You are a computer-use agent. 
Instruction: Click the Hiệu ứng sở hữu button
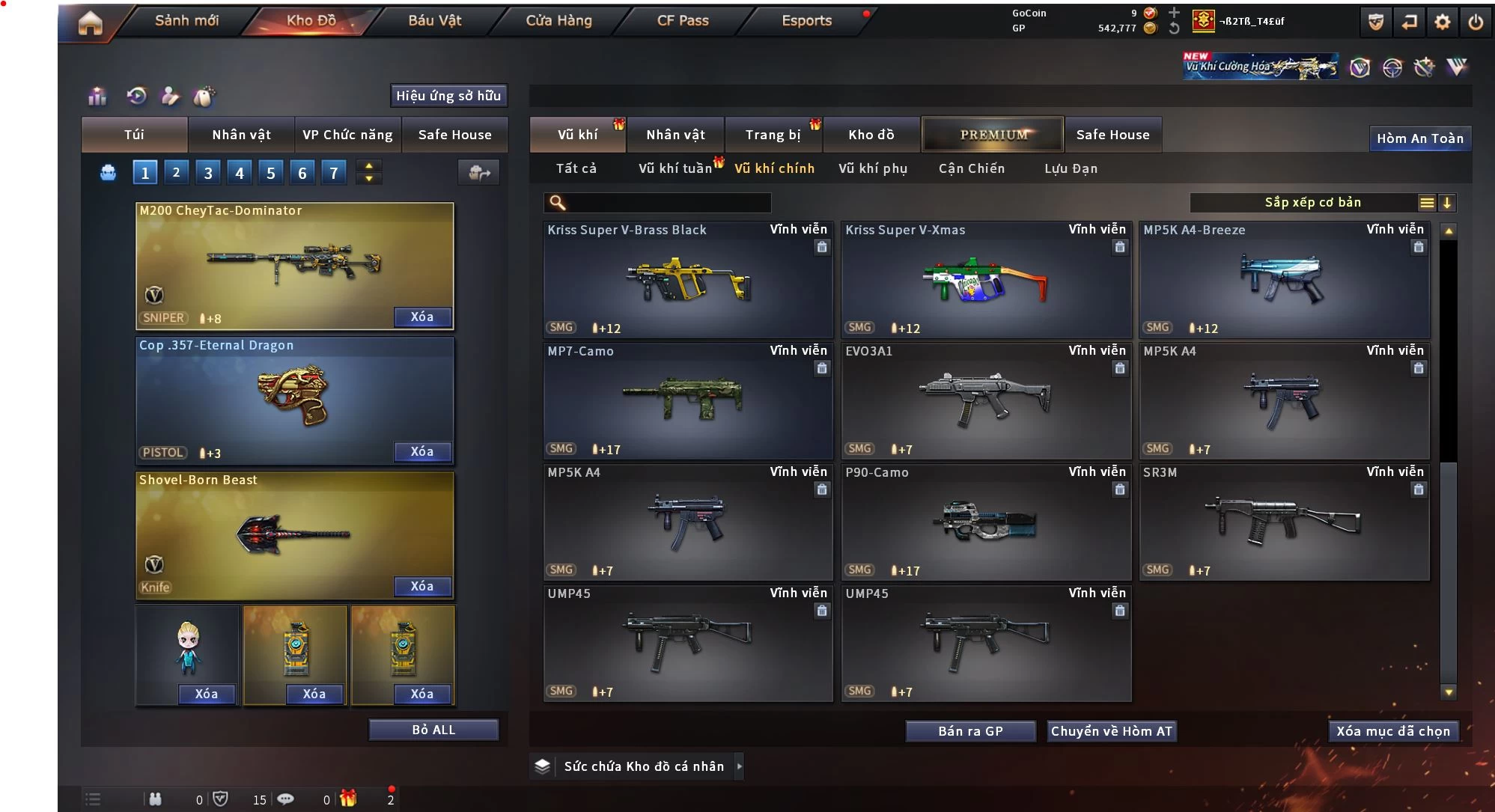coord(448,96)
